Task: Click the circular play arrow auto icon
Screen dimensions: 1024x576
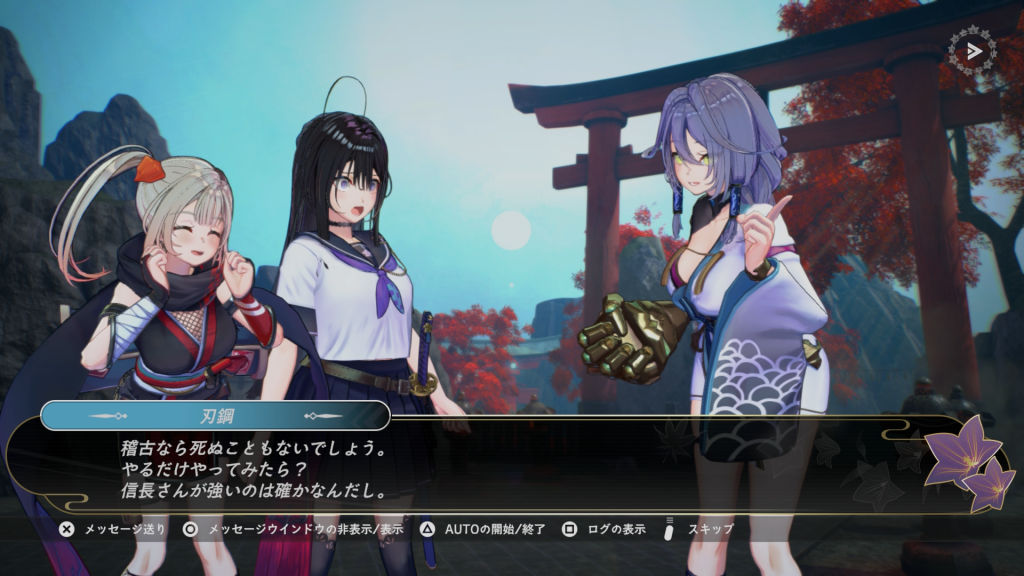Action: pyautogui.click(x=972, y=50)
